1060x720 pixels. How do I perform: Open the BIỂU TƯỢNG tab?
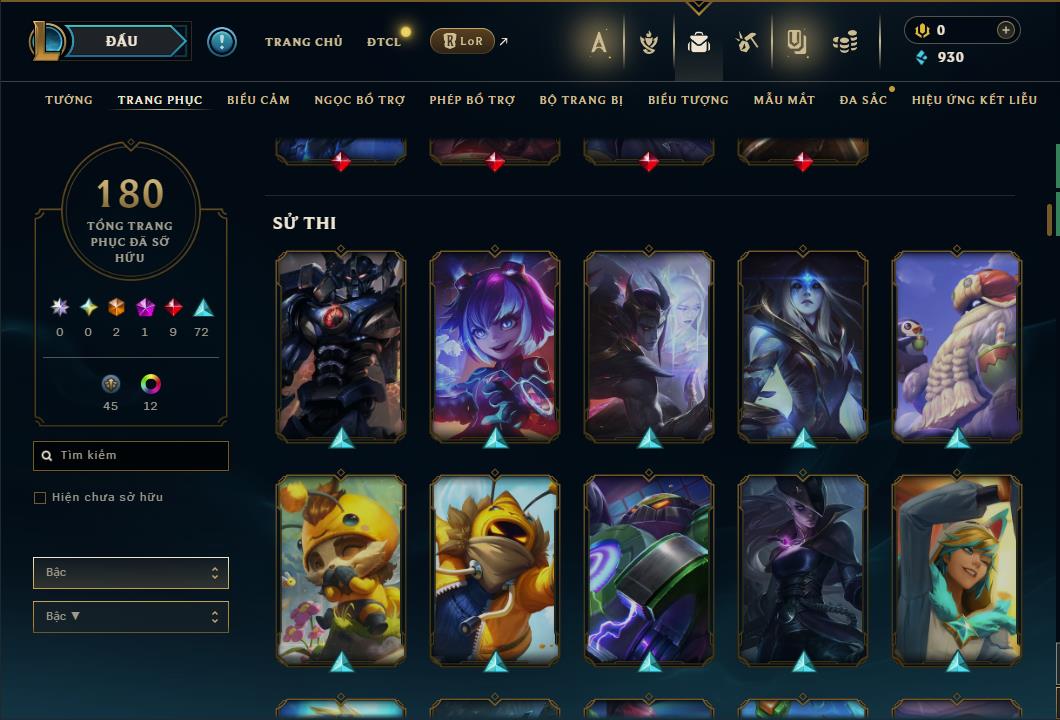tap(688, 100)
